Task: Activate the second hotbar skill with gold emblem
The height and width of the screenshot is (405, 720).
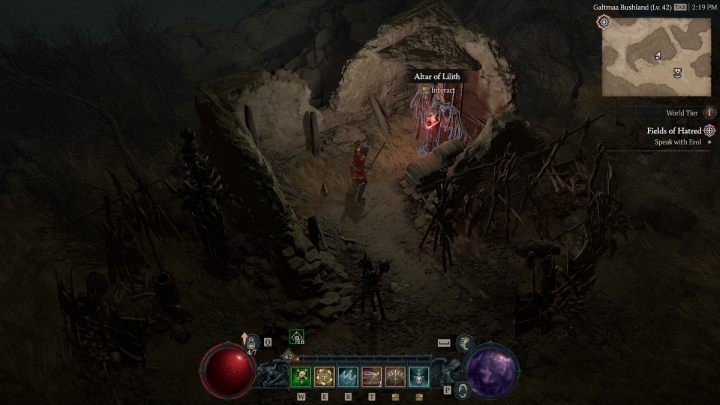Action: (324, 376)
